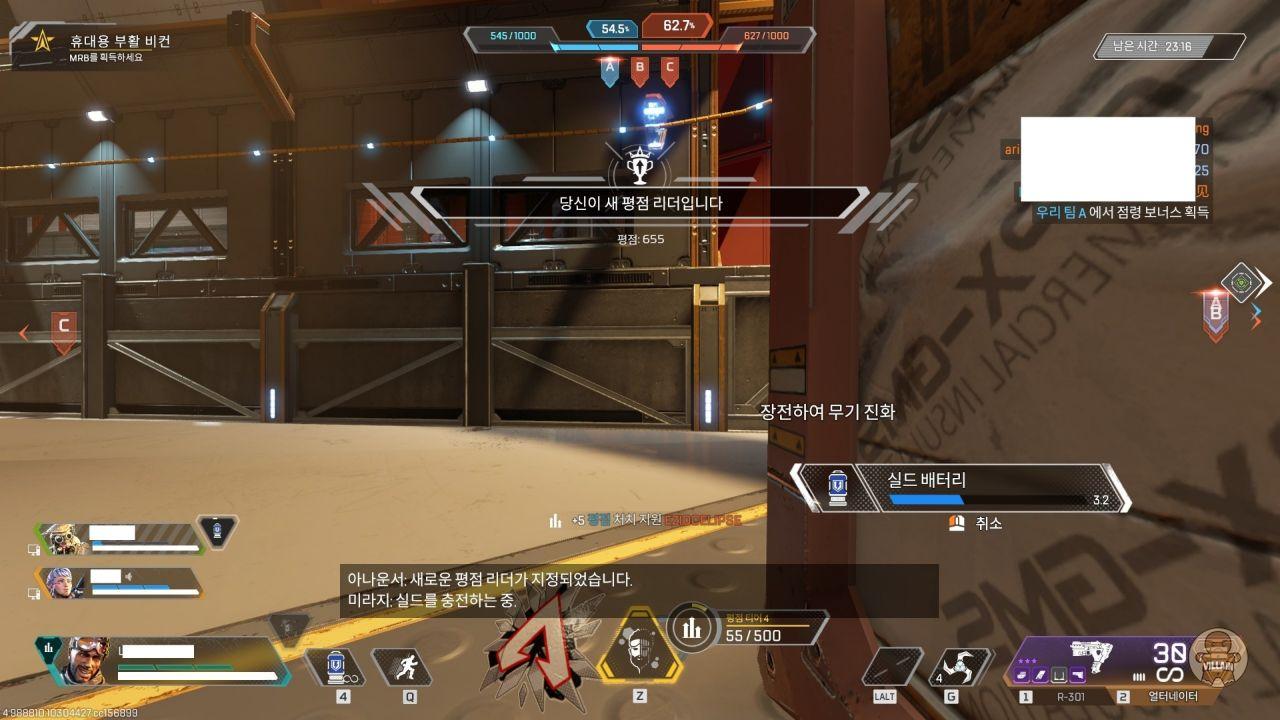Select capture point C in the score bar
The width and height of the screenshot is (1280, 720).
click(x=669, y=69)
